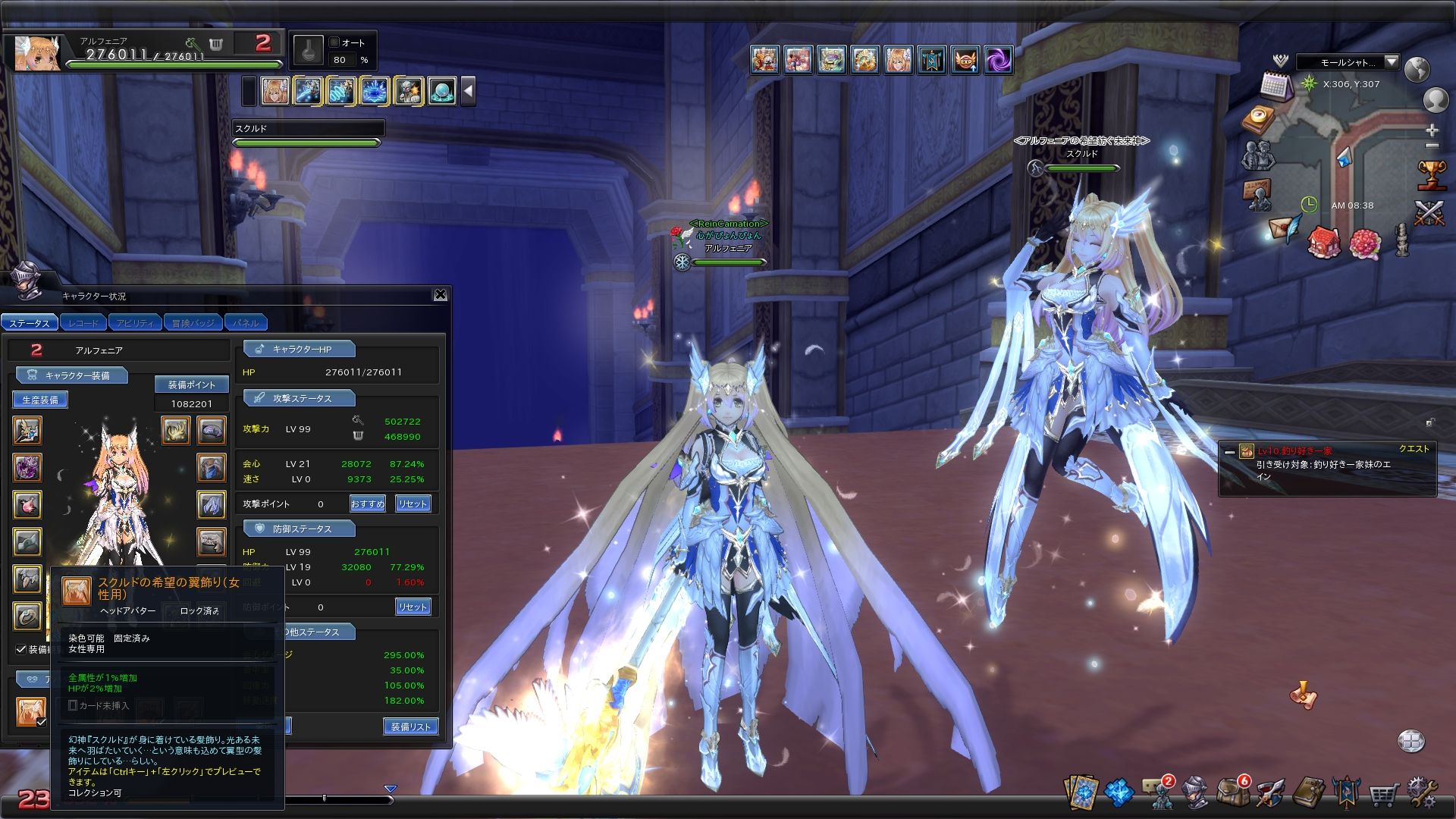Screen dimensions: 1456x819
Task: Open the trophy ranking icon
Action: point(1430,174)
